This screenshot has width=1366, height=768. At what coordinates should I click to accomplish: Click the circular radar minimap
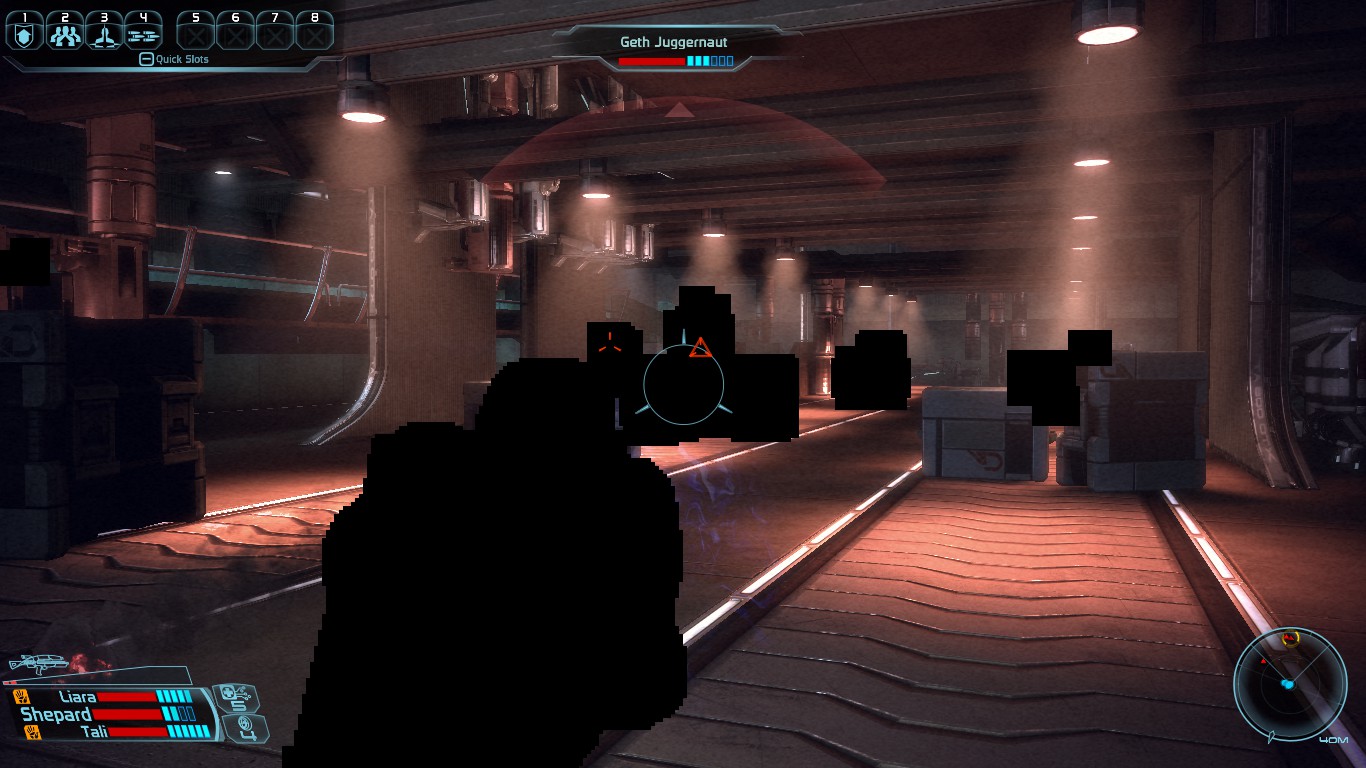click(1289, 685)
